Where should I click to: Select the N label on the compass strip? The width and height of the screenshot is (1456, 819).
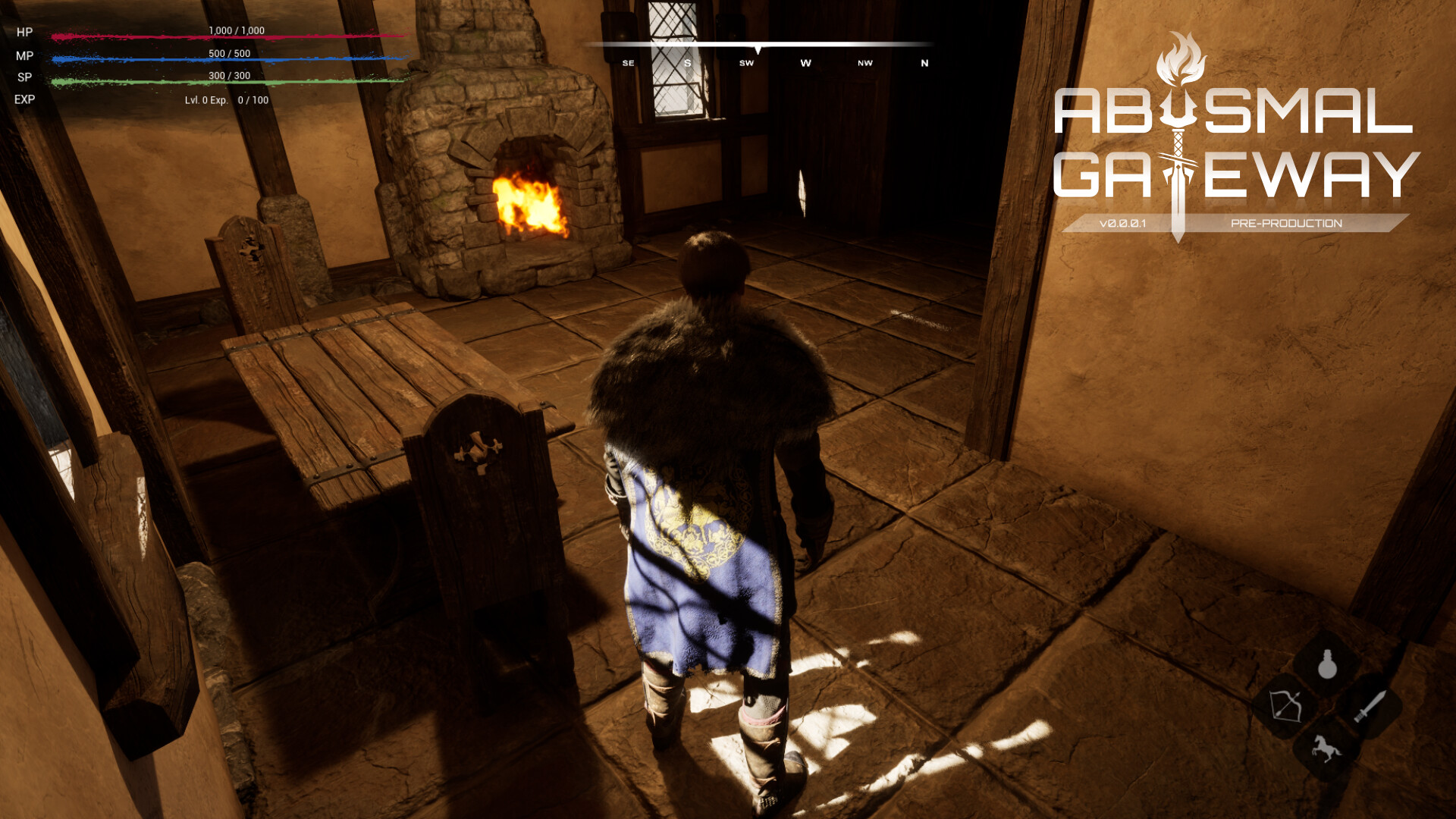tap(924, 63)
